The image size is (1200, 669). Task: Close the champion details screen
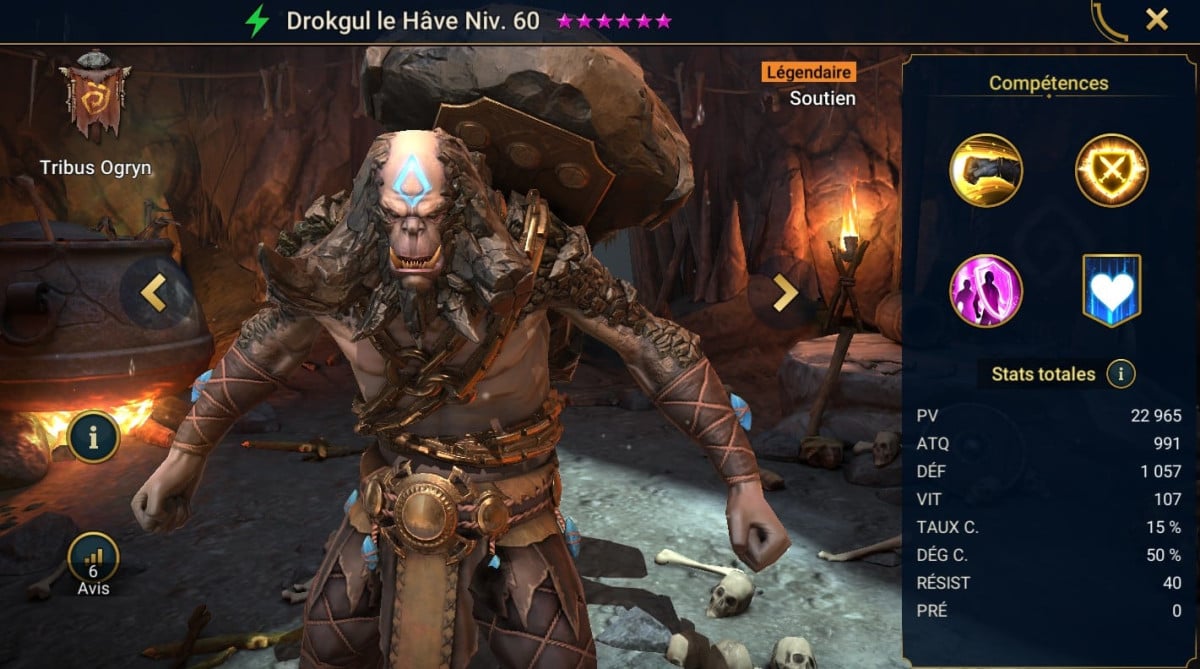point(1157,19)
